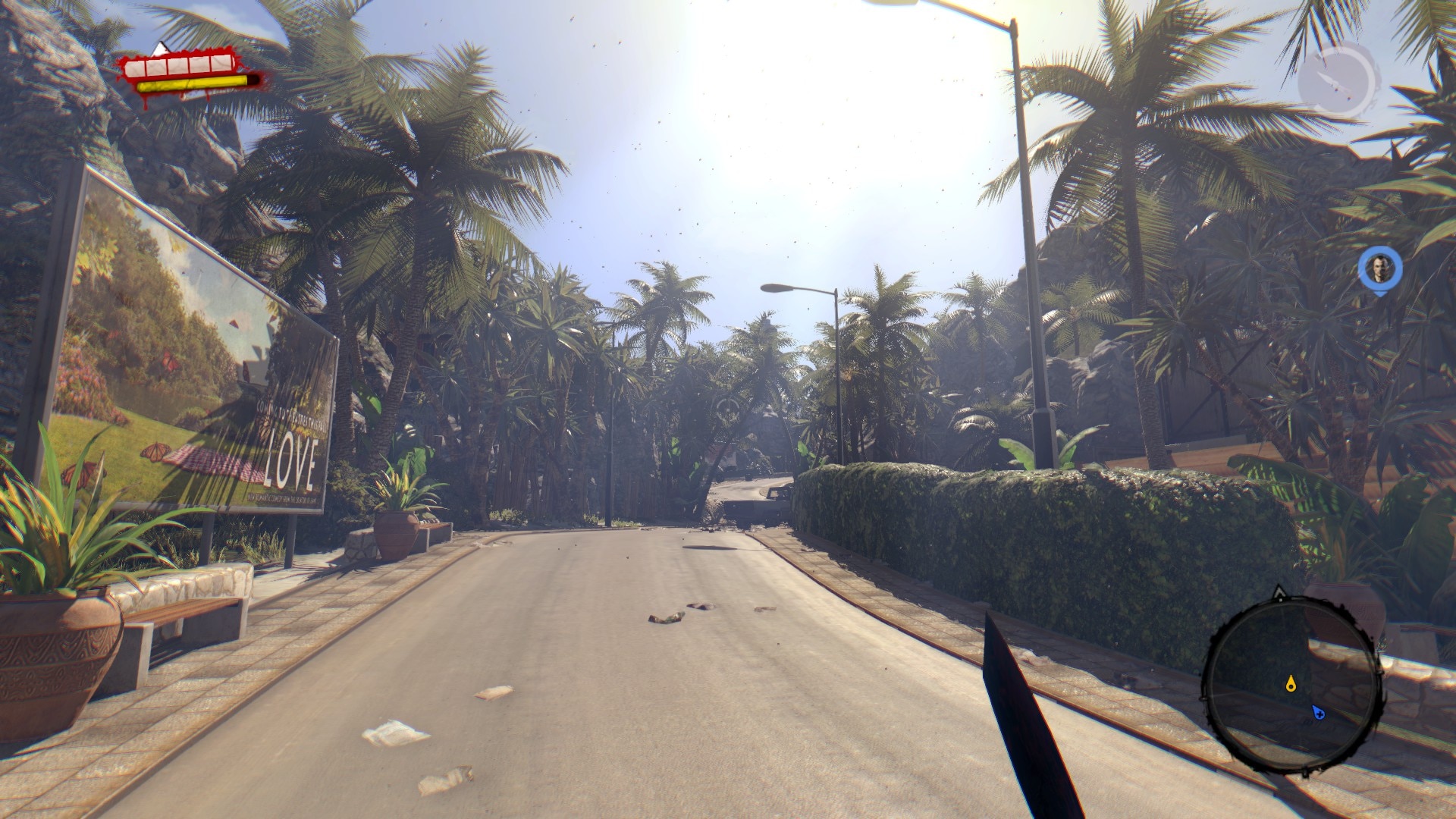The width and height of the screenshot is (1456, 819).
Task: Click the knife blade held by player
Action: coord(1016,720)
